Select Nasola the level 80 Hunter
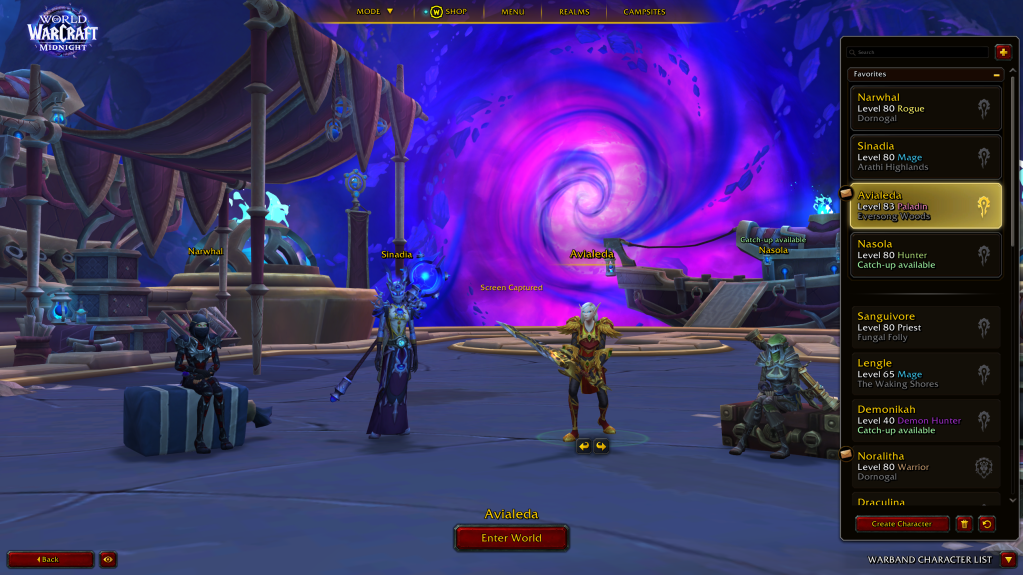 pyautogui.click(x=924, y=254)
